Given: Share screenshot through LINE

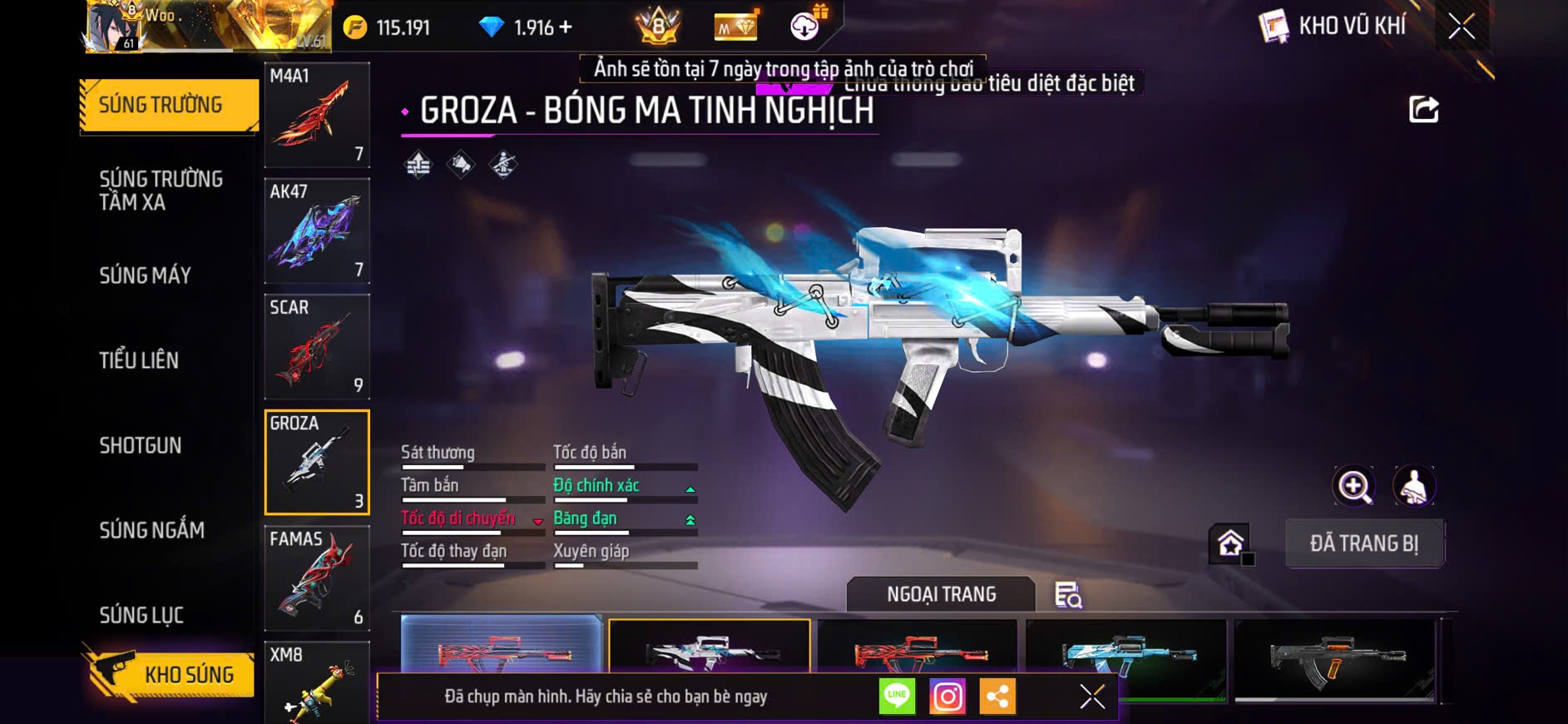Looking at the screenshot, I should (x=897, y=697).
